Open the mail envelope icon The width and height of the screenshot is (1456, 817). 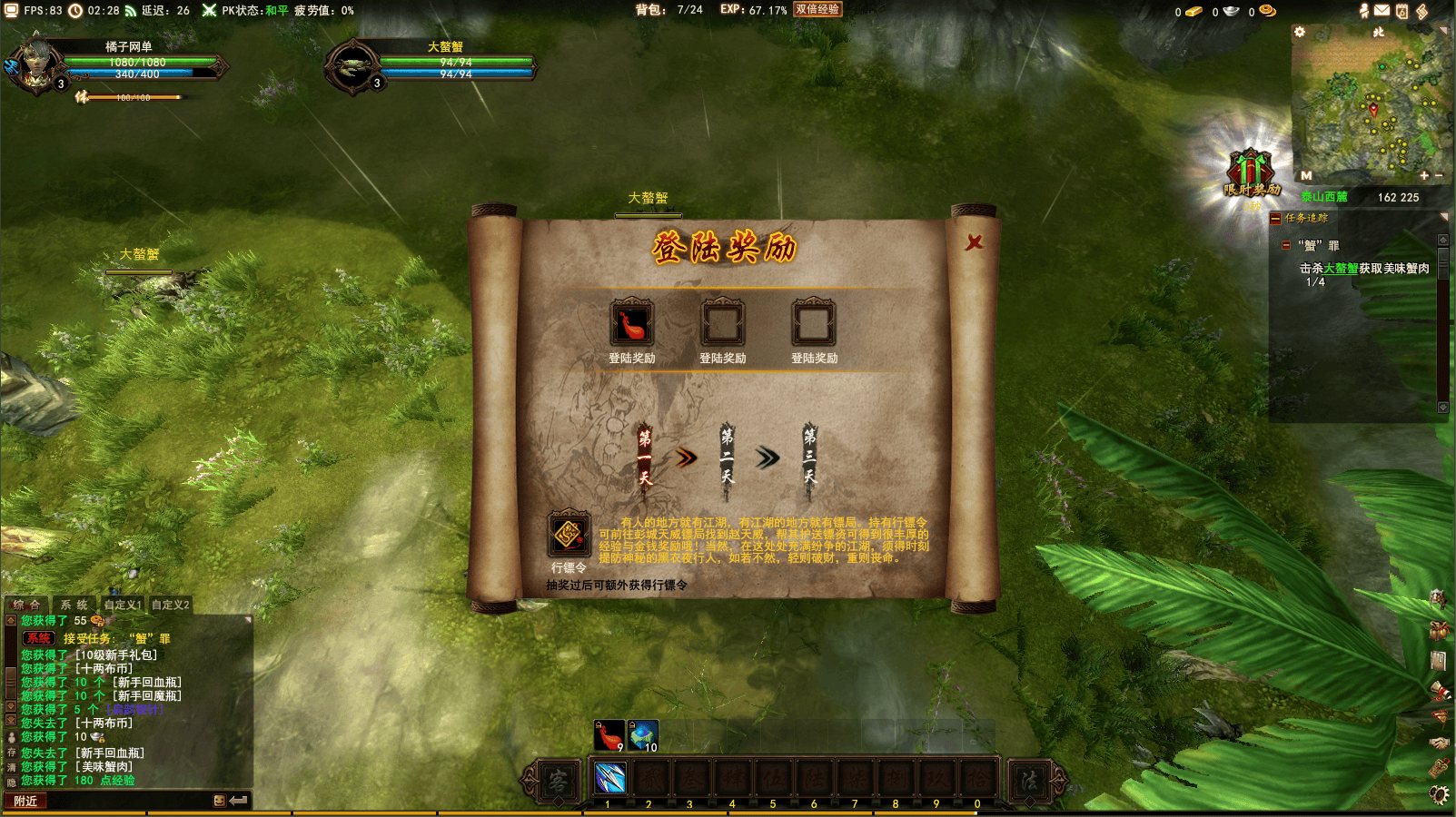[x=1382, y=11]
